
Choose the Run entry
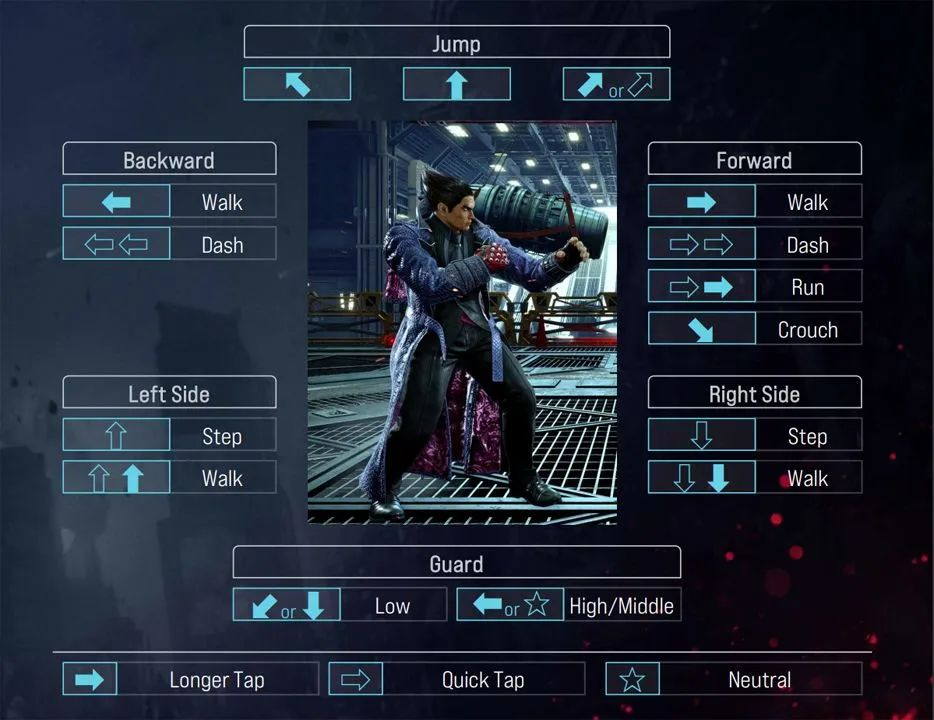pyautogui.click(x=754, y=287)
